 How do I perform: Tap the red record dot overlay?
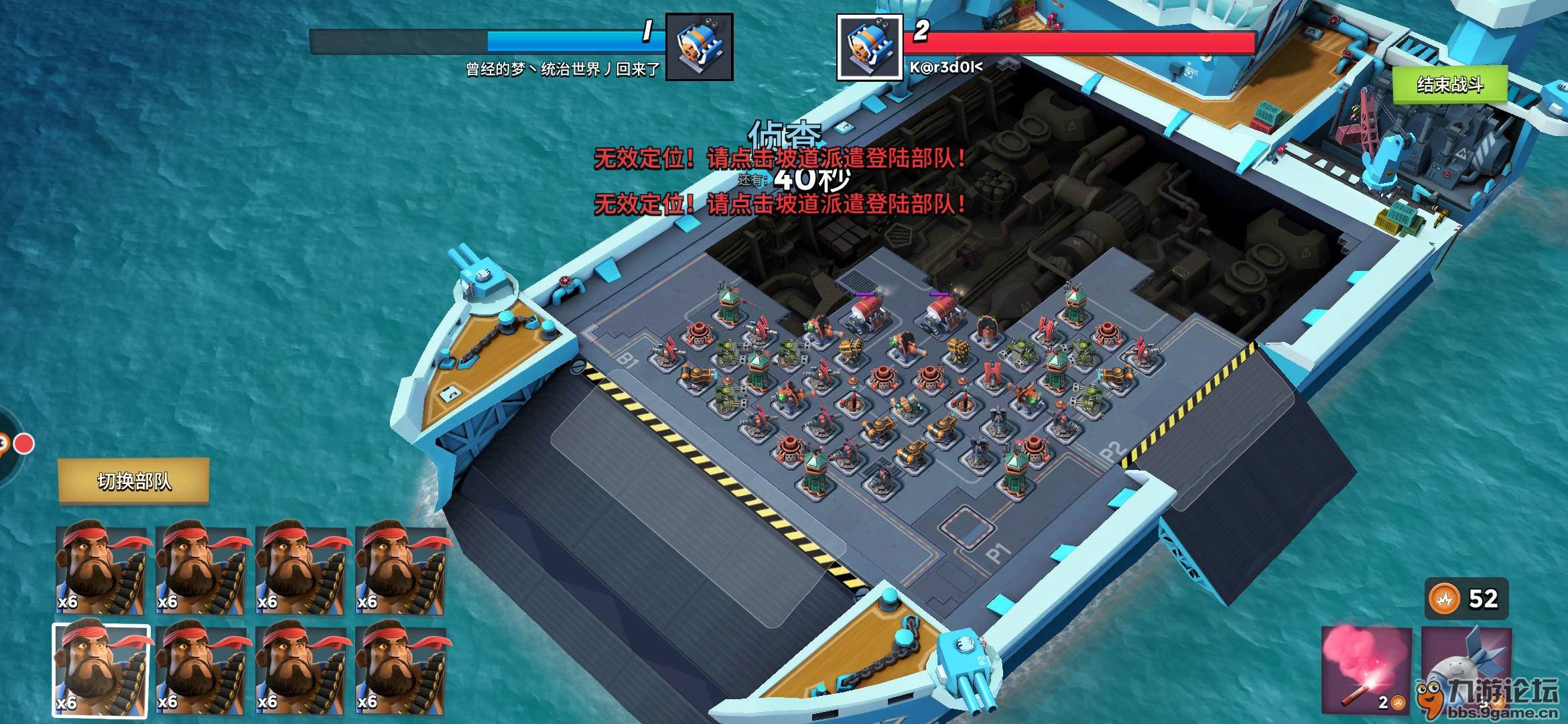point(25,444)
